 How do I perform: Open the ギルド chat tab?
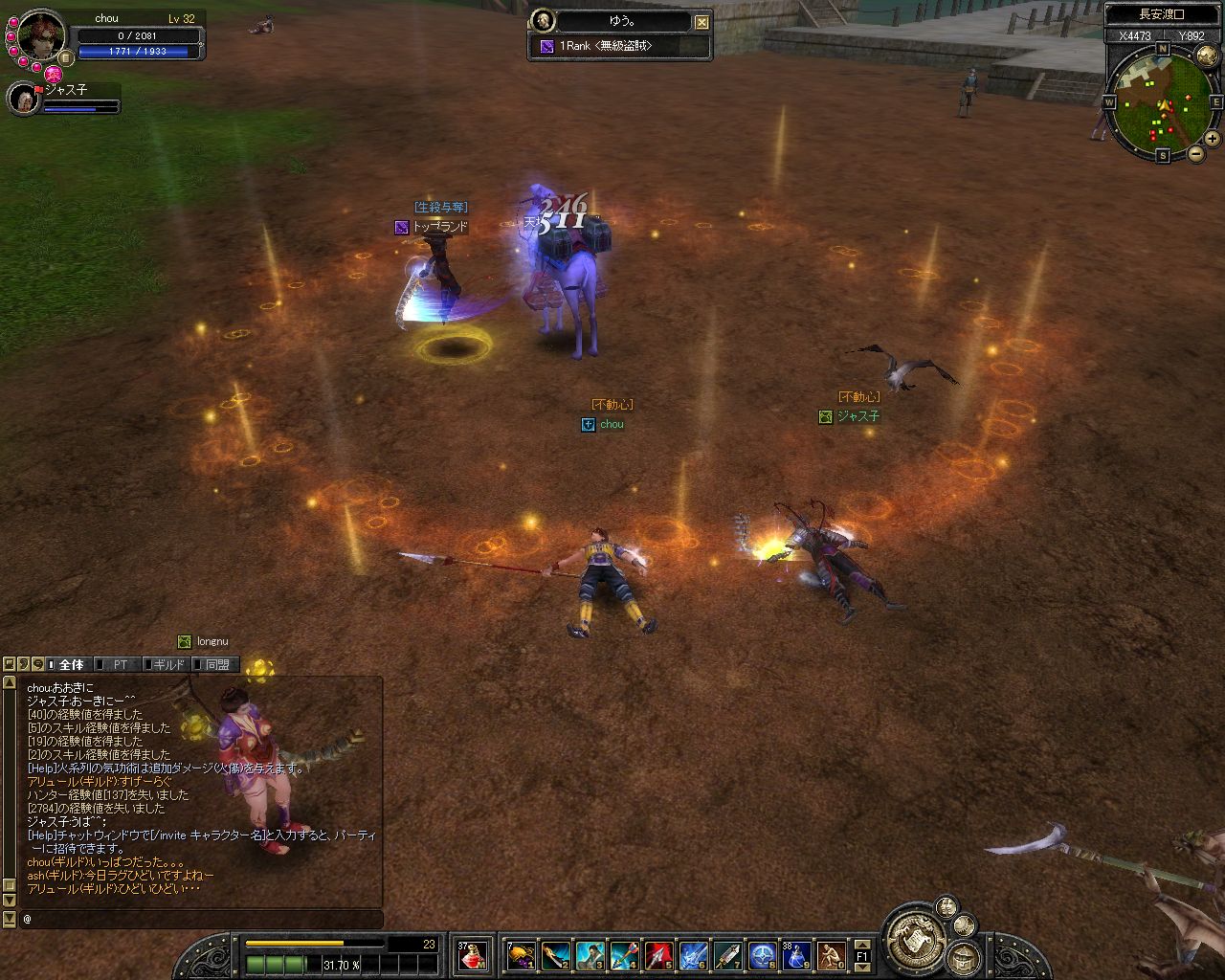click(167, 664)
